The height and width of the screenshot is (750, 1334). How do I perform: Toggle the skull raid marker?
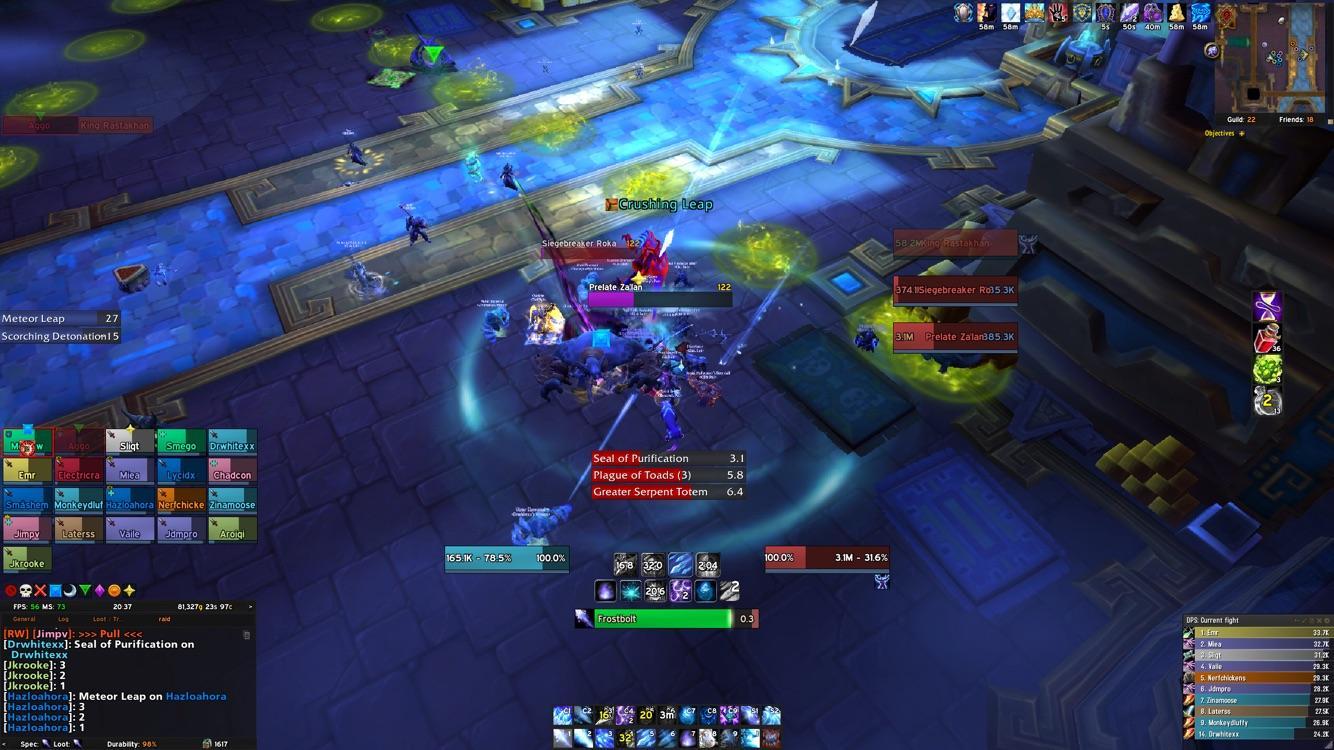tap(25, 589)
